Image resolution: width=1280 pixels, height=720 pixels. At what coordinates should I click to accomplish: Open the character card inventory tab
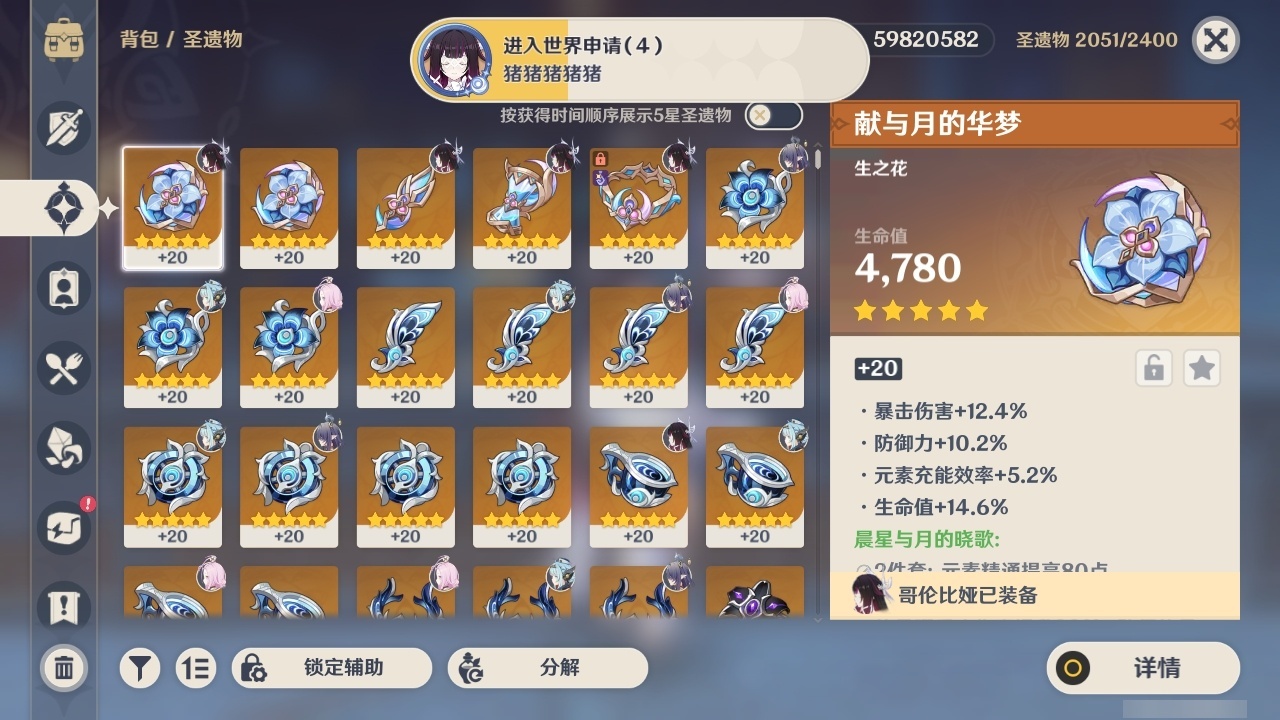click(x=63, y=288)
